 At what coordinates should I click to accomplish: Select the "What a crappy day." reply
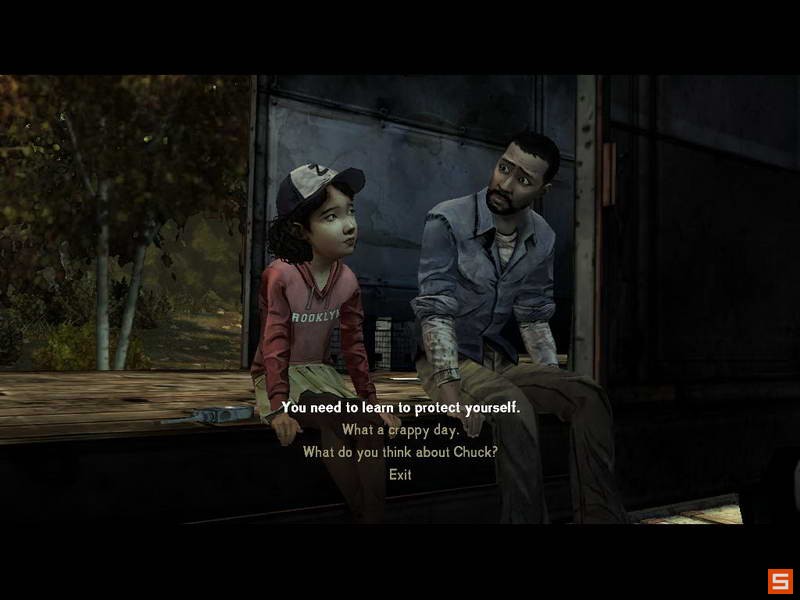click(x=400, y=430)
